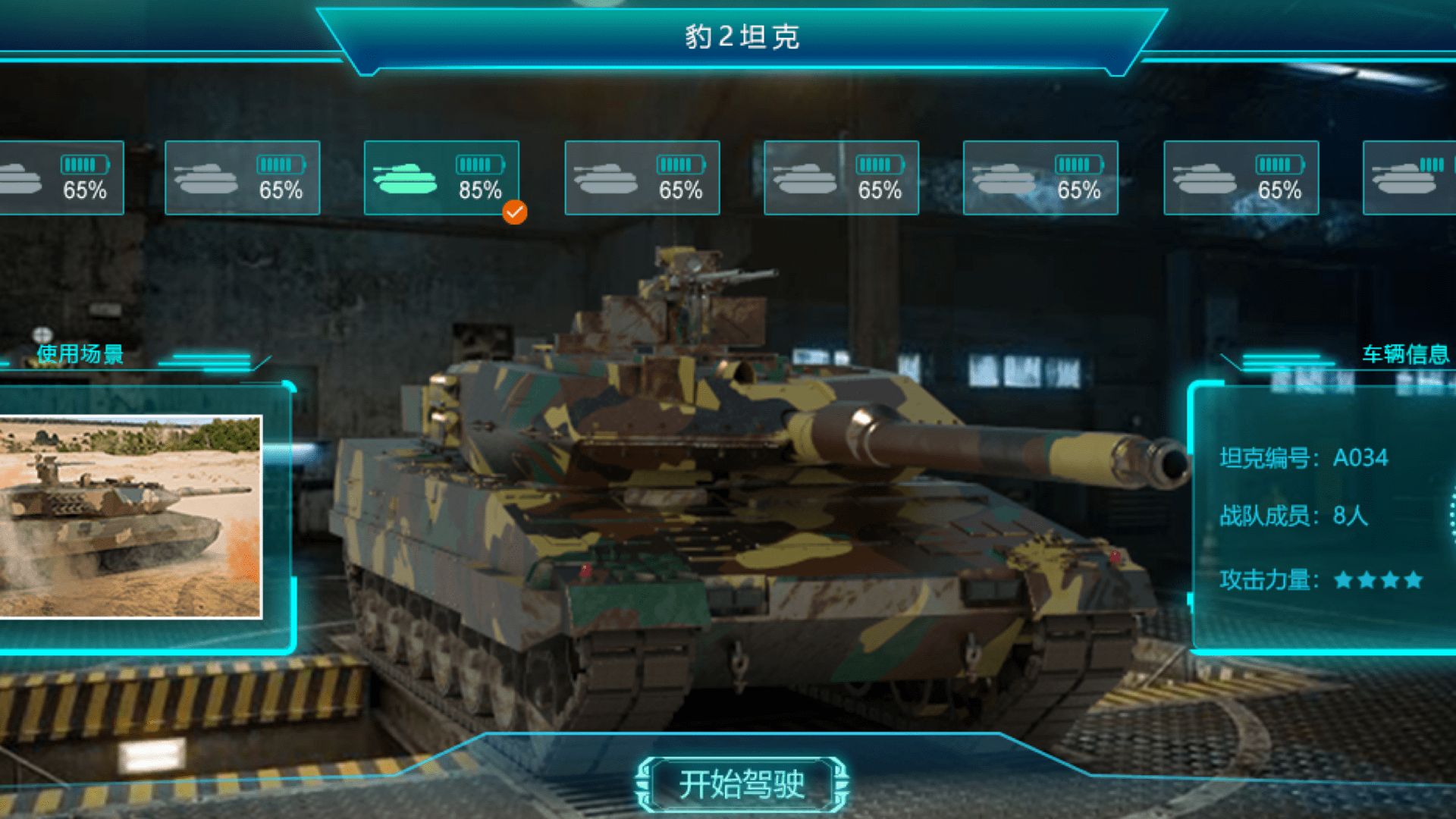
Task: Expand the 使用场景 section label
Action: (x=80, y=353)
